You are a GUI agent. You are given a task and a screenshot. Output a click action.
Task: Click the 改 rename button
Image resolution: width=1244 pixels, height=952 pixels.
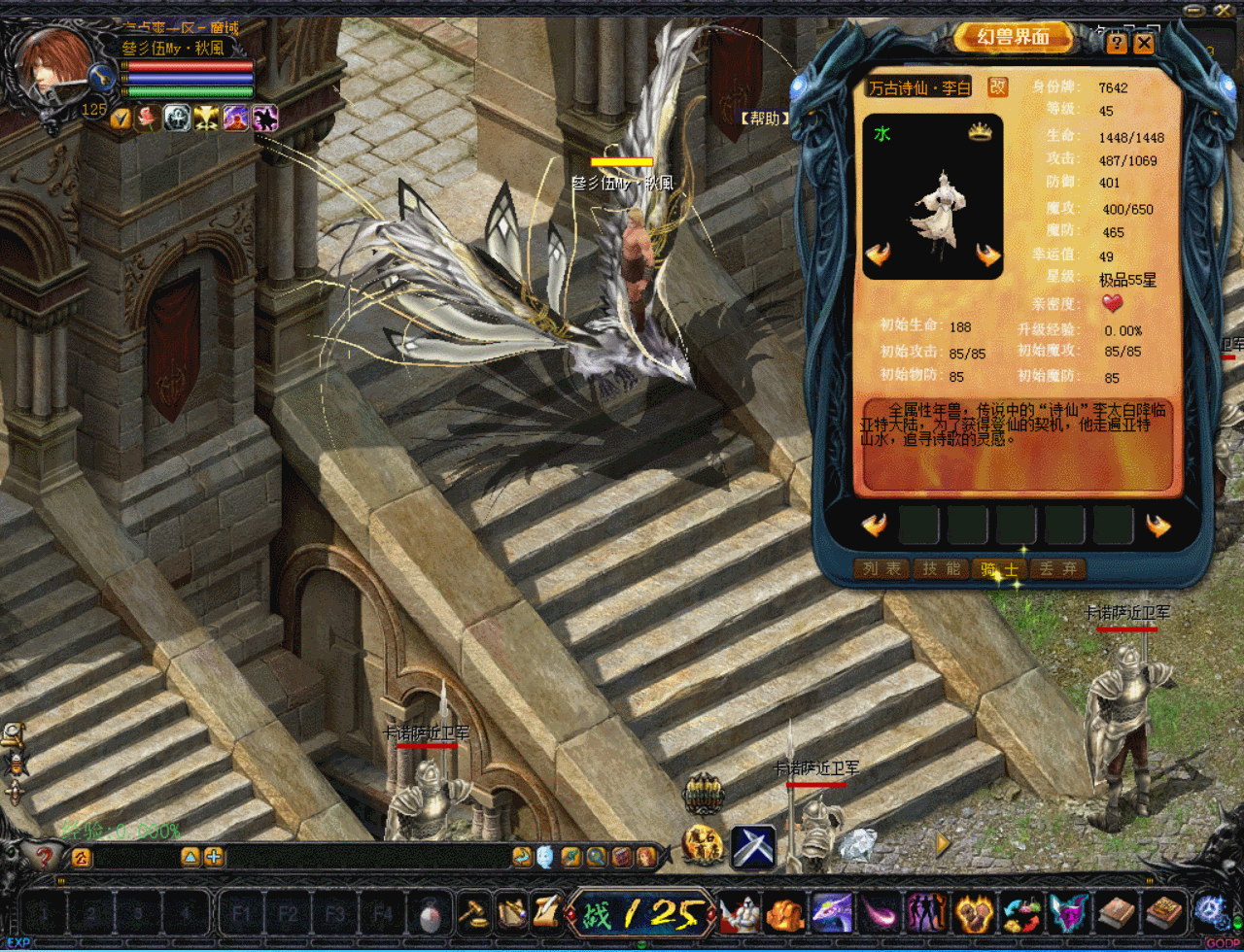997,87
